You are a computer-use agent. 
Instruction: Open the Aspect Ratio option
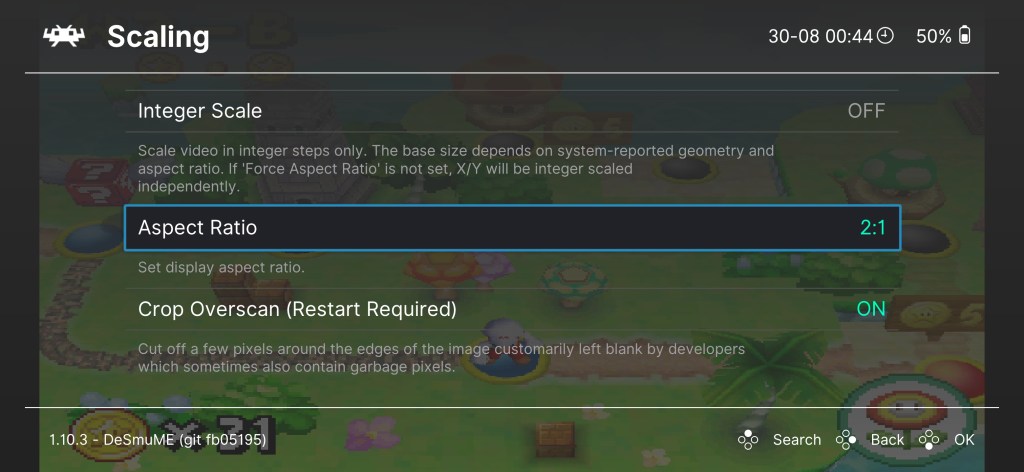click(511, 228)
